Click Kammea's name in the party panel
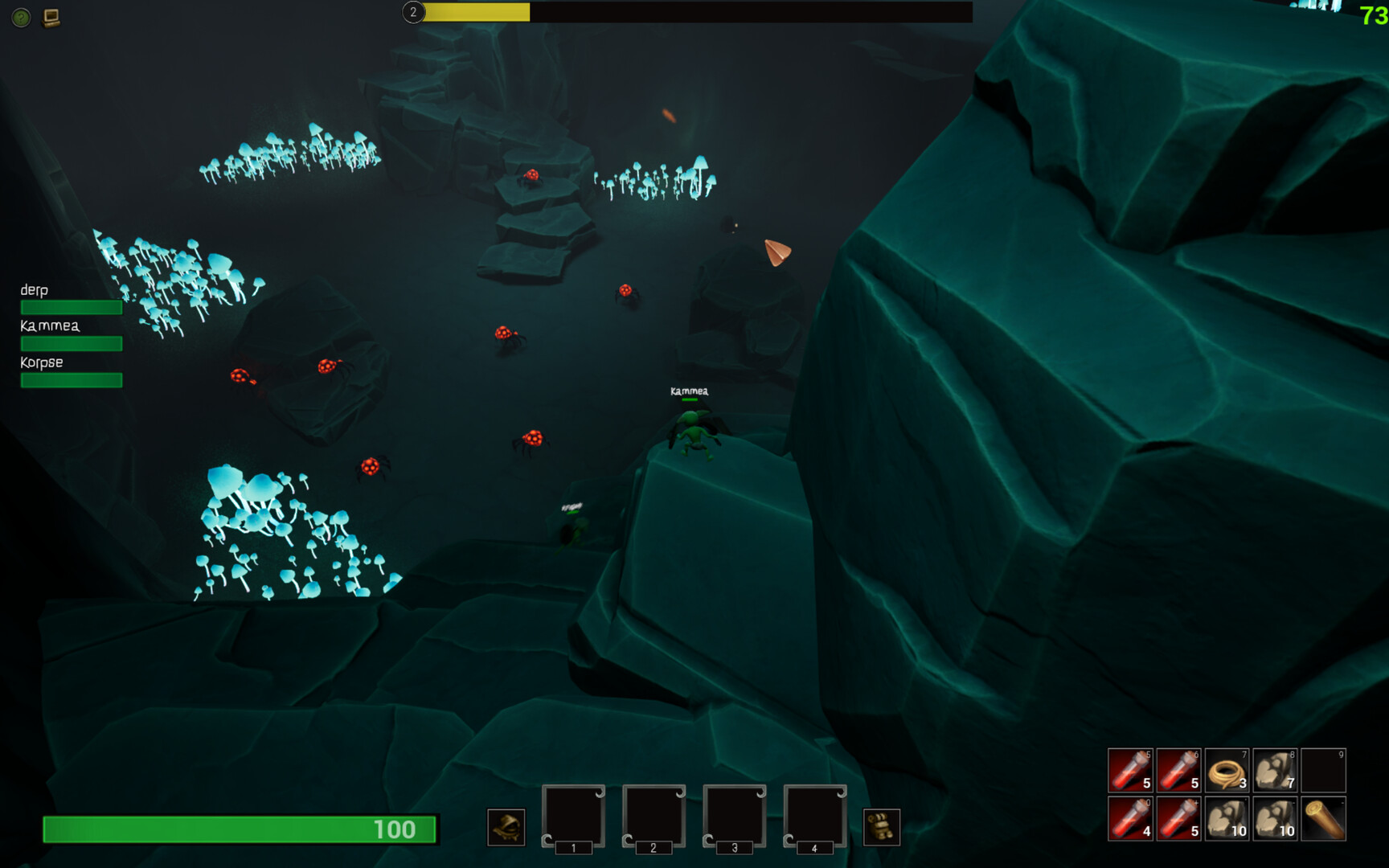Screen dimensions: 1389x868 coord(49,325)
